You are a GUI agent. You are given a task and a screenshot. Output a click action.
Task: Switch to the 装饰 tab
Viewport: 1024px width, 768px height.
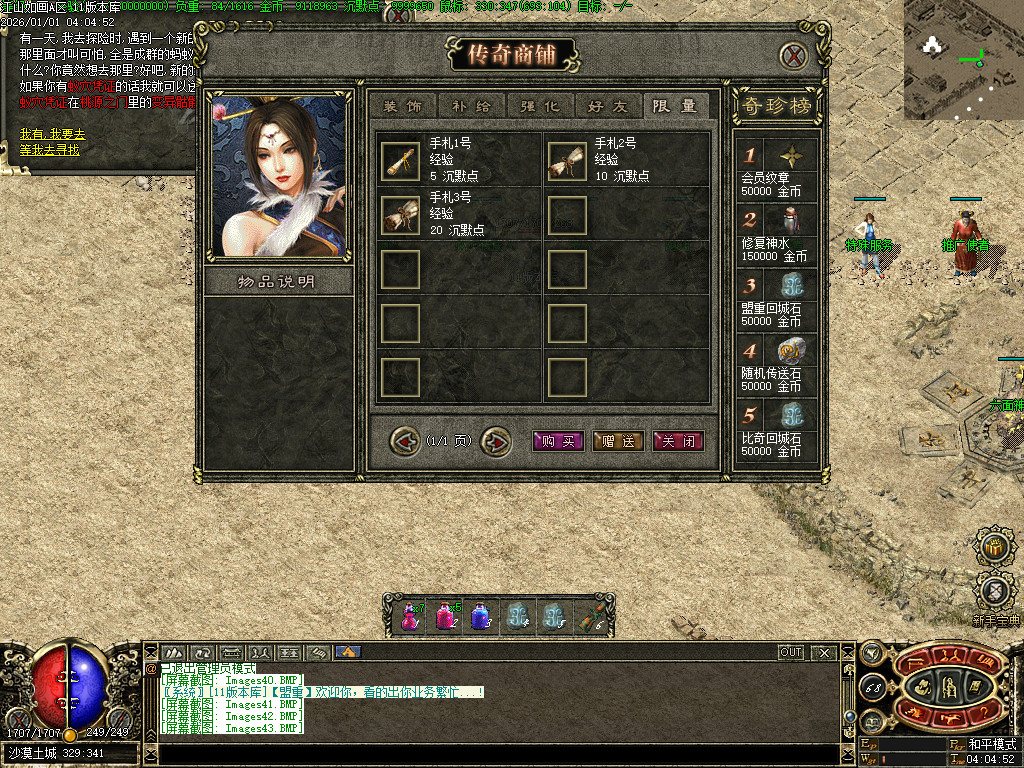402,106
